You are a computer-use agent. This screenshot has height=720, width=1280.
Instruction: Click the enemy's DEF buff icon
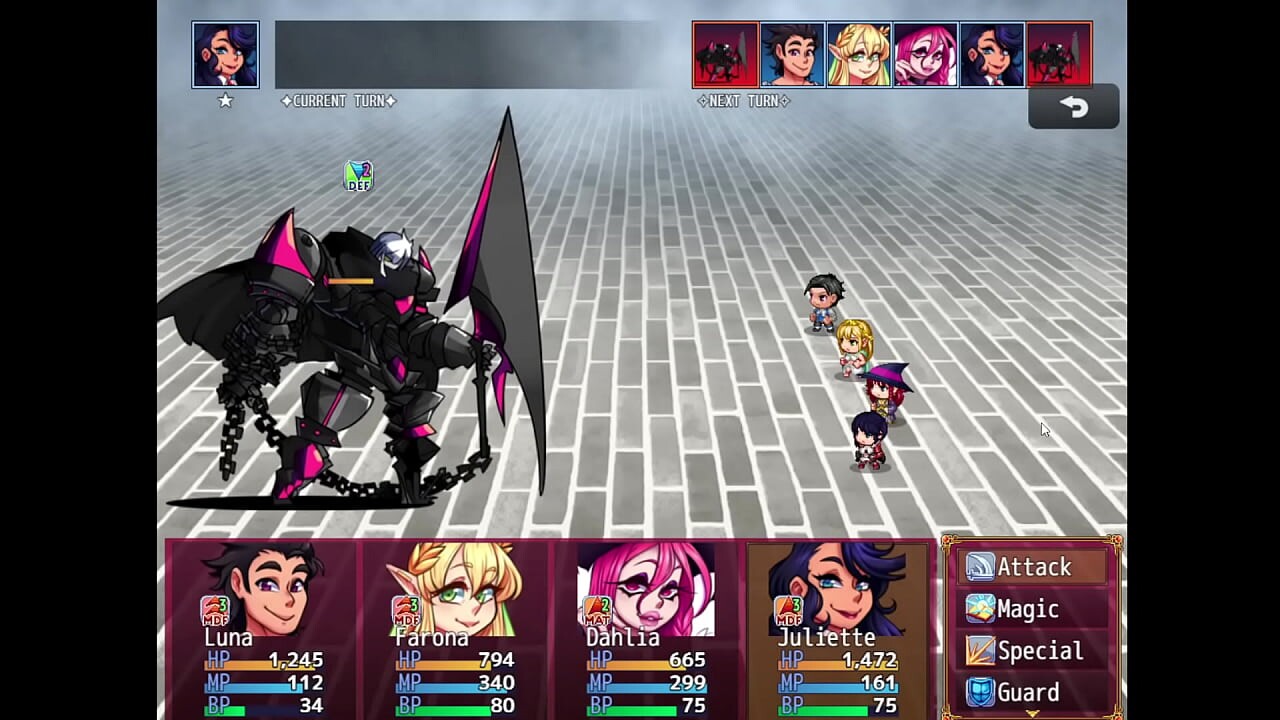pos(358,176)
